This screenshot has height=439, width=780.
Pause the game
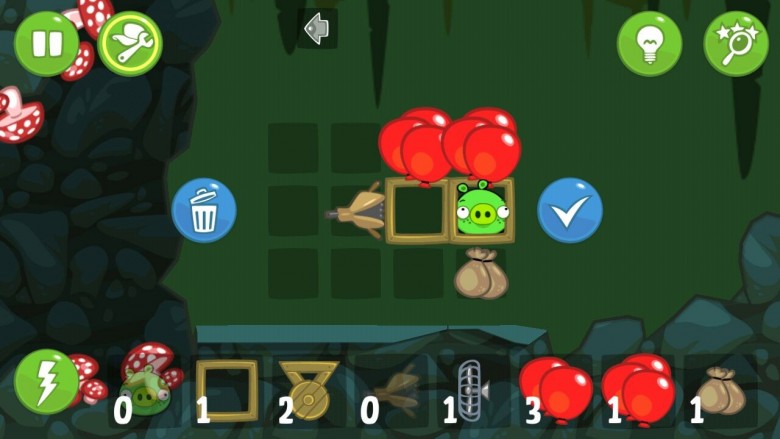[46, 44]
